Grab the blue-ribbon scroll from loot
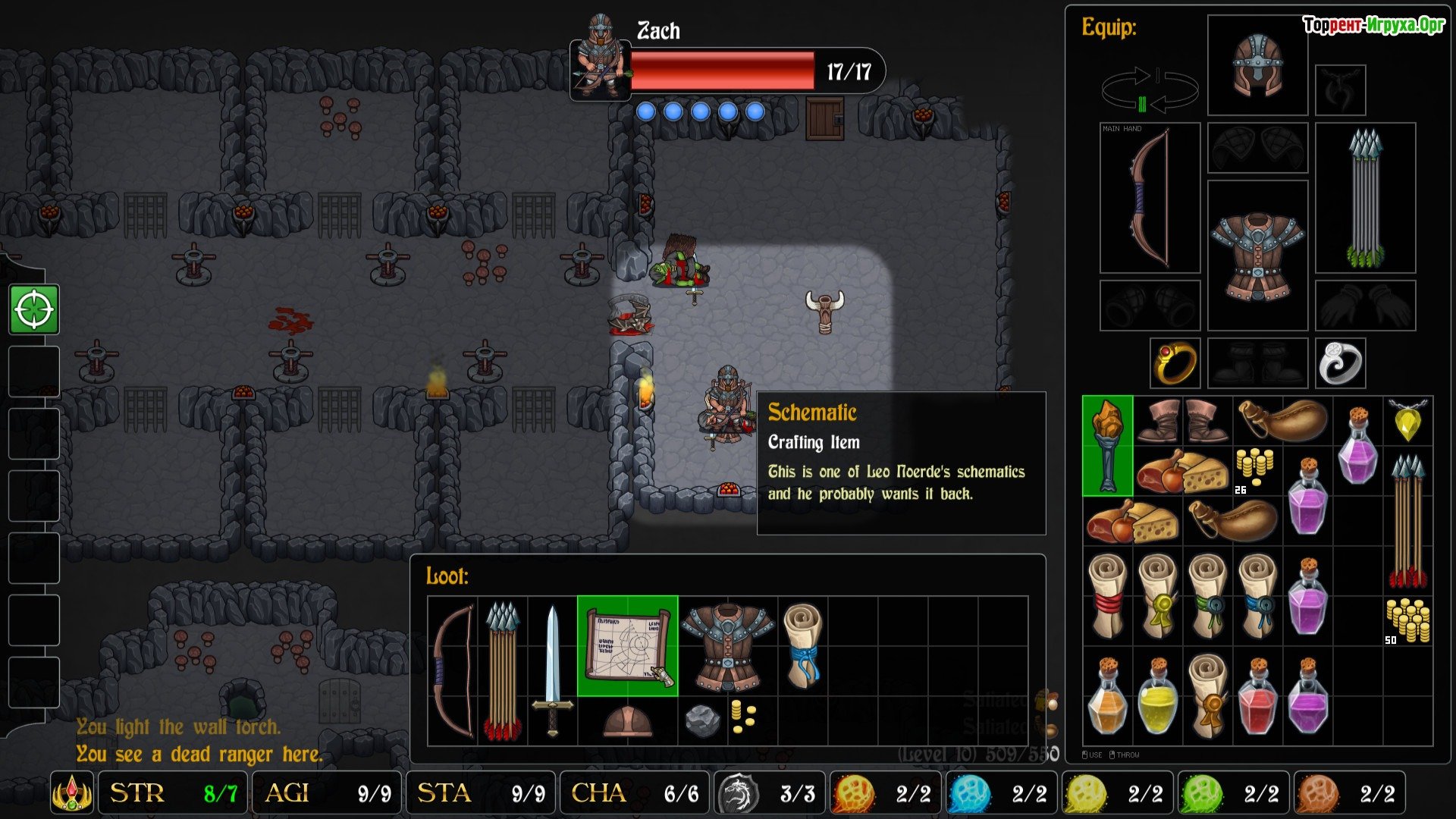Viewport: 1456px width, 819px height. pyautogui.click(x=802, y=645)
